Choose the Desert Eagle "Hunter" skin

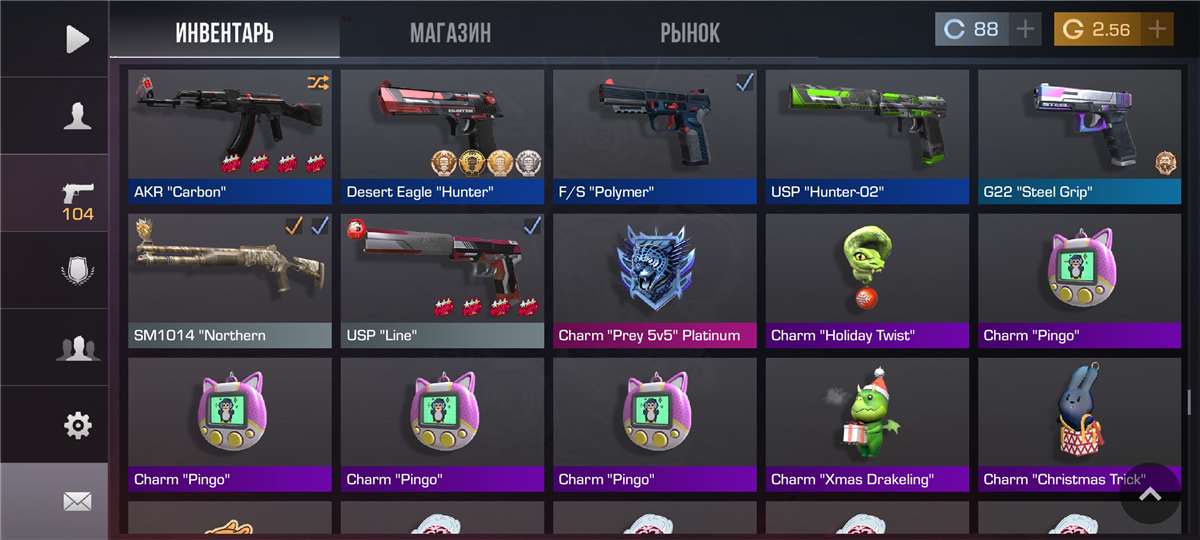coord(442,136)
